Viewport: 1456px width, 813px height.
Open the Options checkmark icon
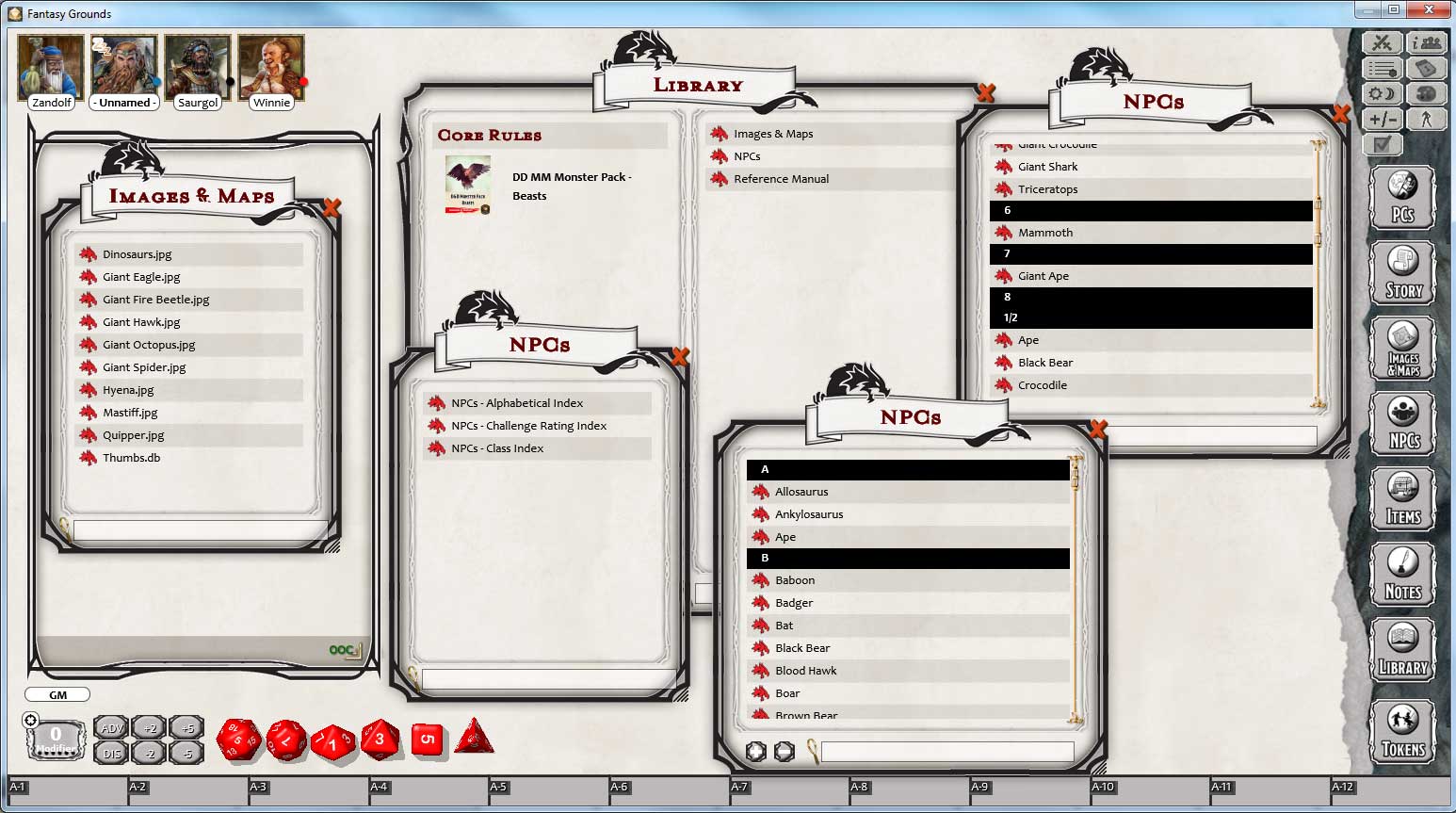pos(1381,144)
